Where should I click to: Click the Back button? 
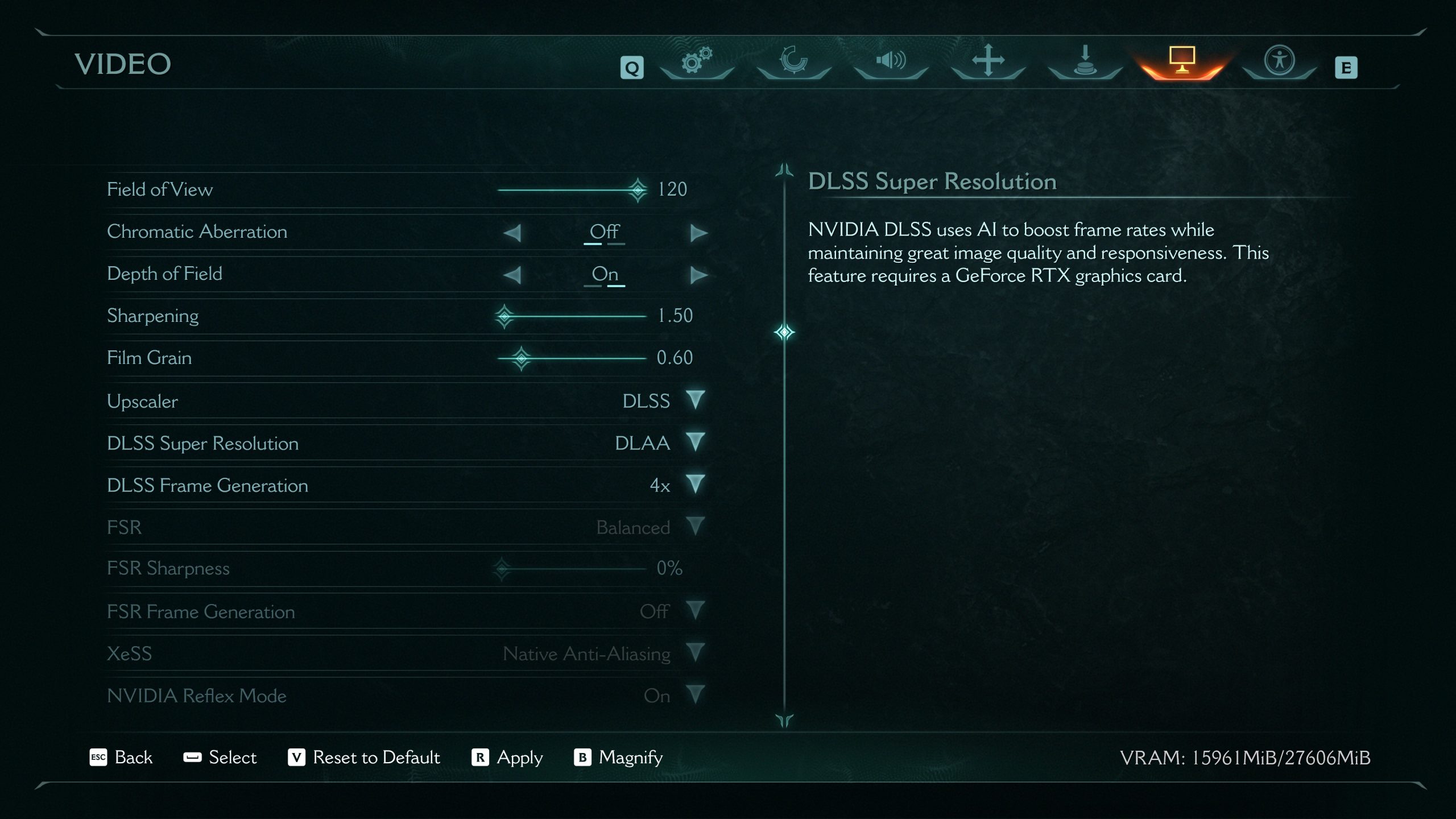click(x=121, y=758)
